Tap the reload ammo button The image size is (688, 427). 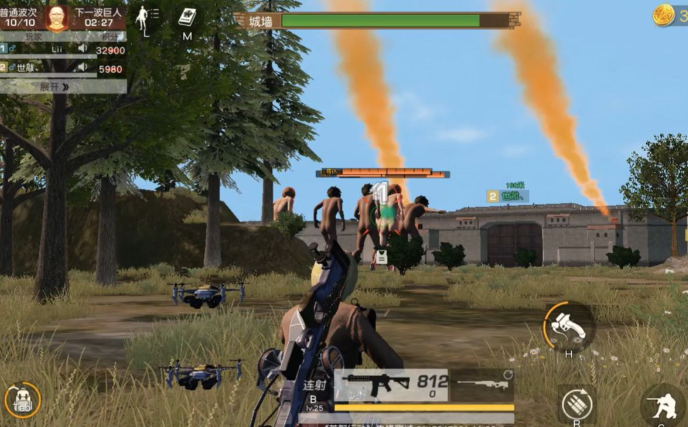577,403
